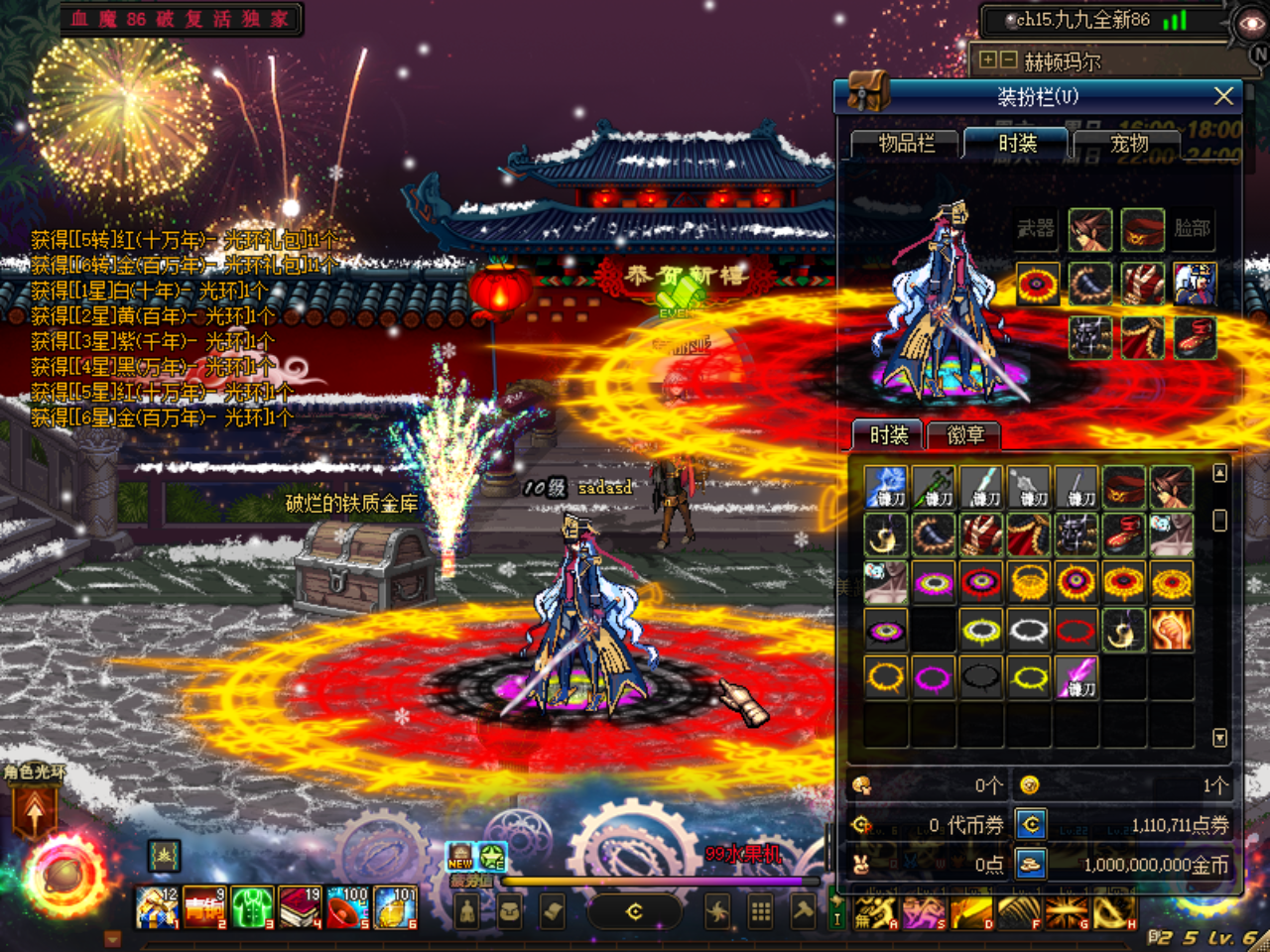Click the green star event icon

[492, 855]
